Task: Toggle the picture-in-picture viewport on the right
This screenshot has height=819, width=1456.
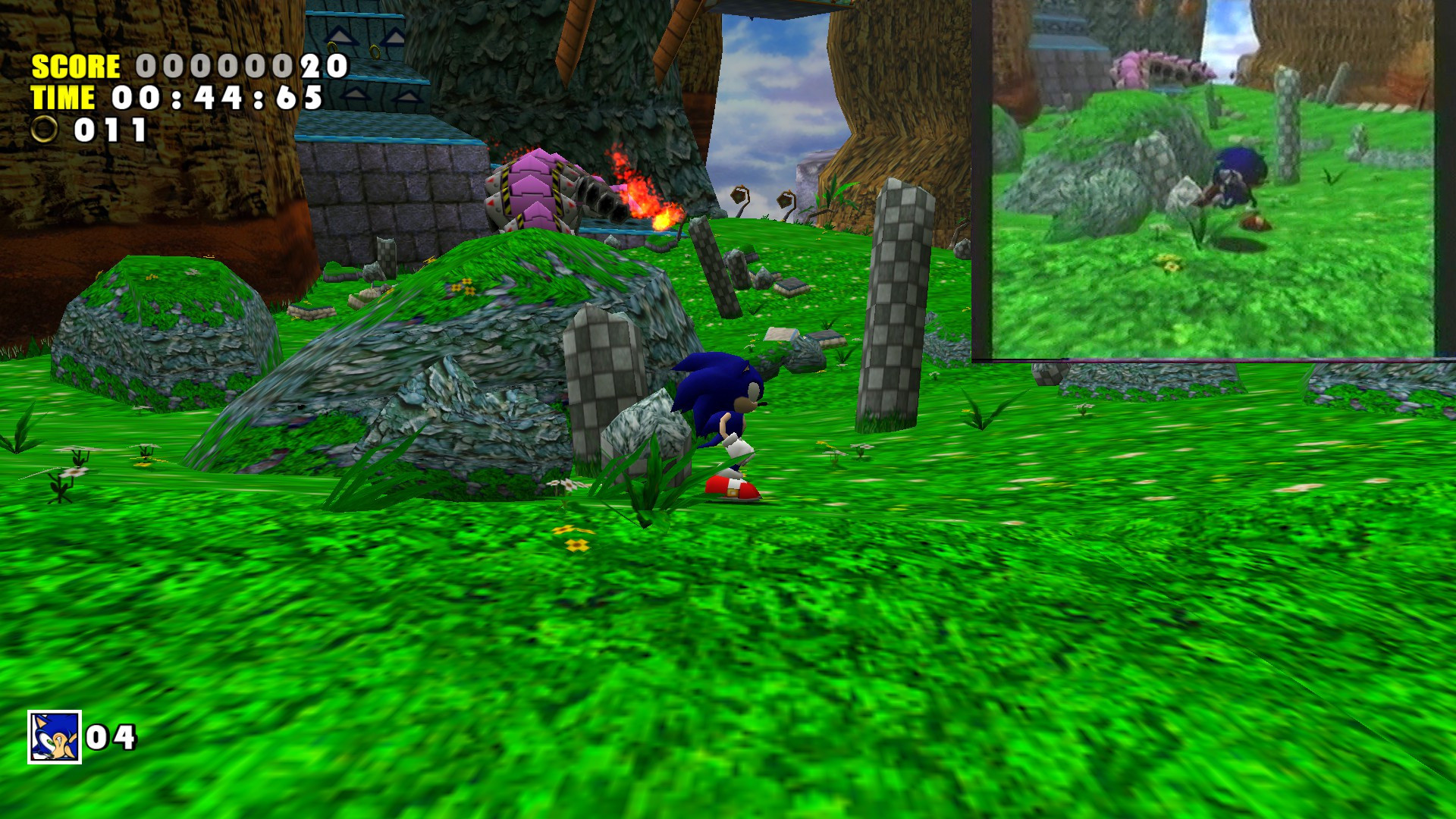Action: pyautogui.click(x=1213, y=182)
